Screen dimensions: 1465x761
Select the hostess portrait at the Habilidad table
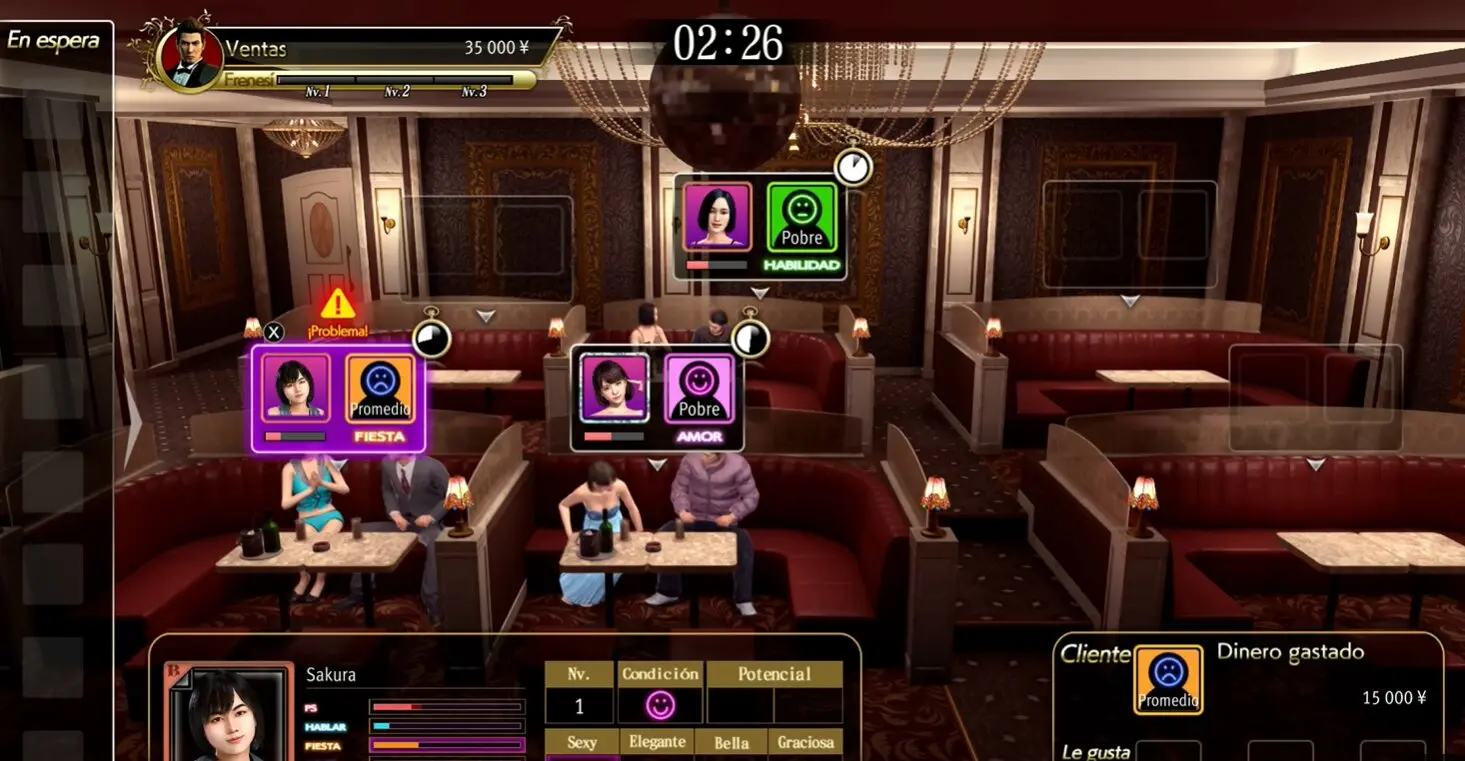(717, 216)
